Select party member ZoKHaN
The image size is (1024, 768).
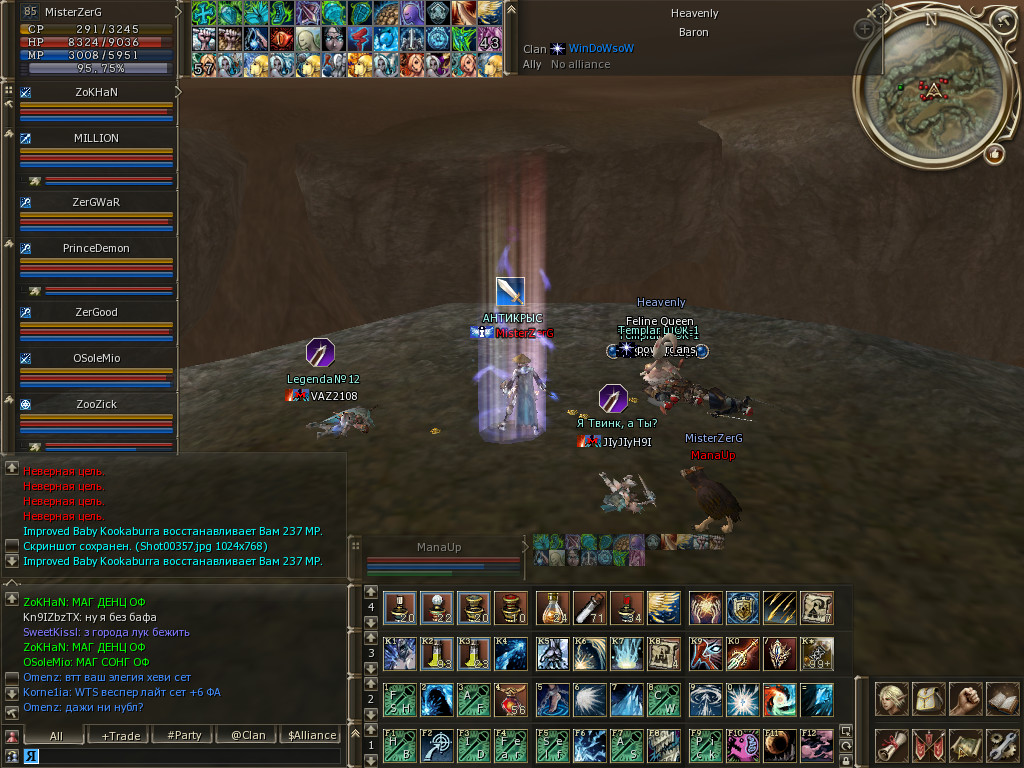[96, 92]
